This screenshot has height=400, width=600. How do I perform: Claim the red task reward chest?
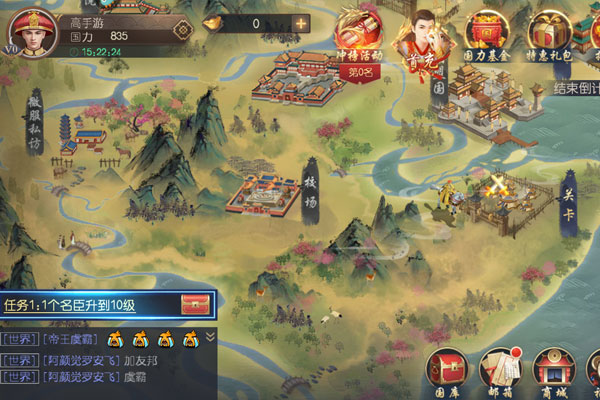click(195, 304)
